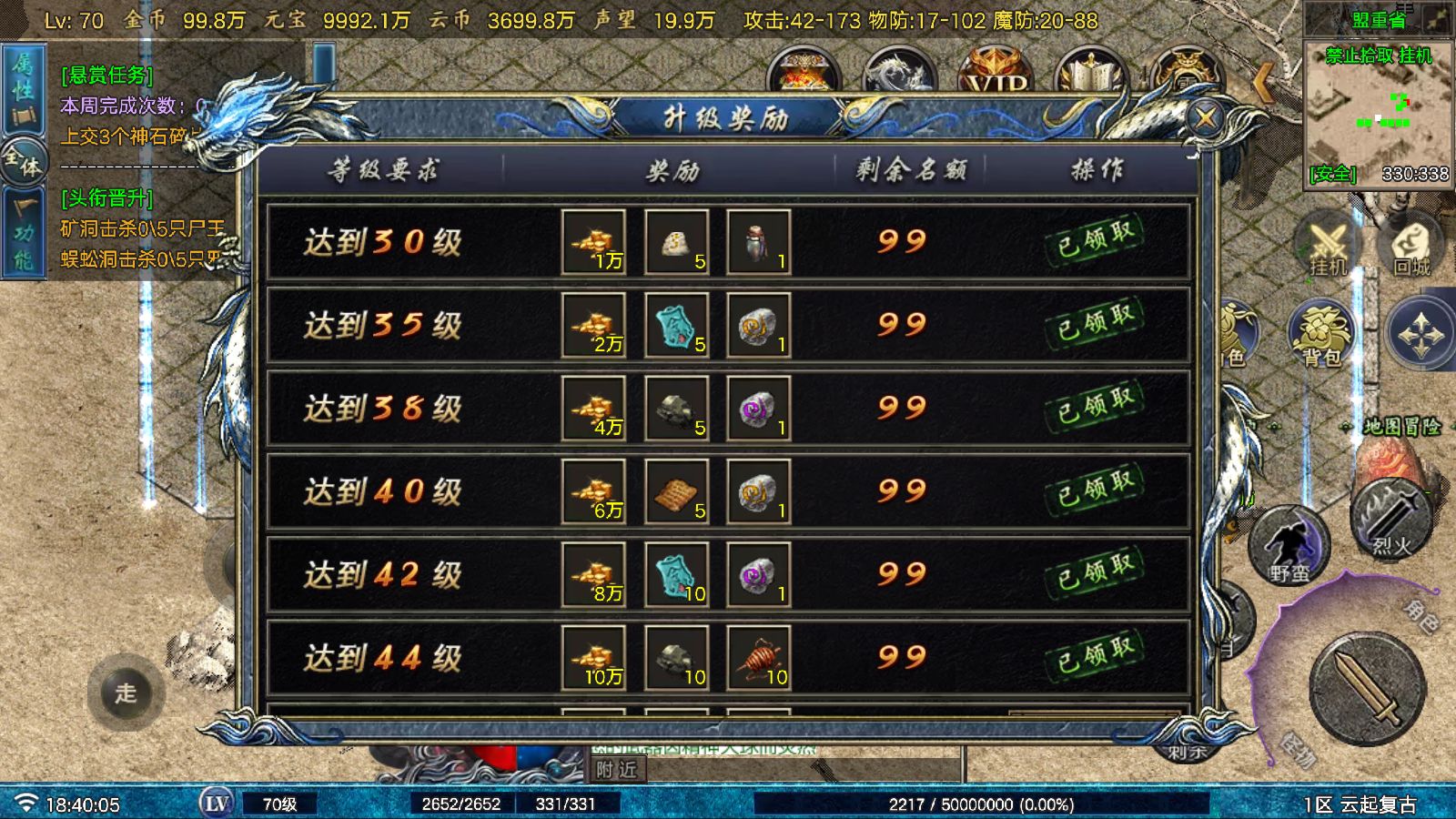Open the 背包 backpack
Image resolution: width=1456 pixels, height=819 pixels.
point(1320,334)
